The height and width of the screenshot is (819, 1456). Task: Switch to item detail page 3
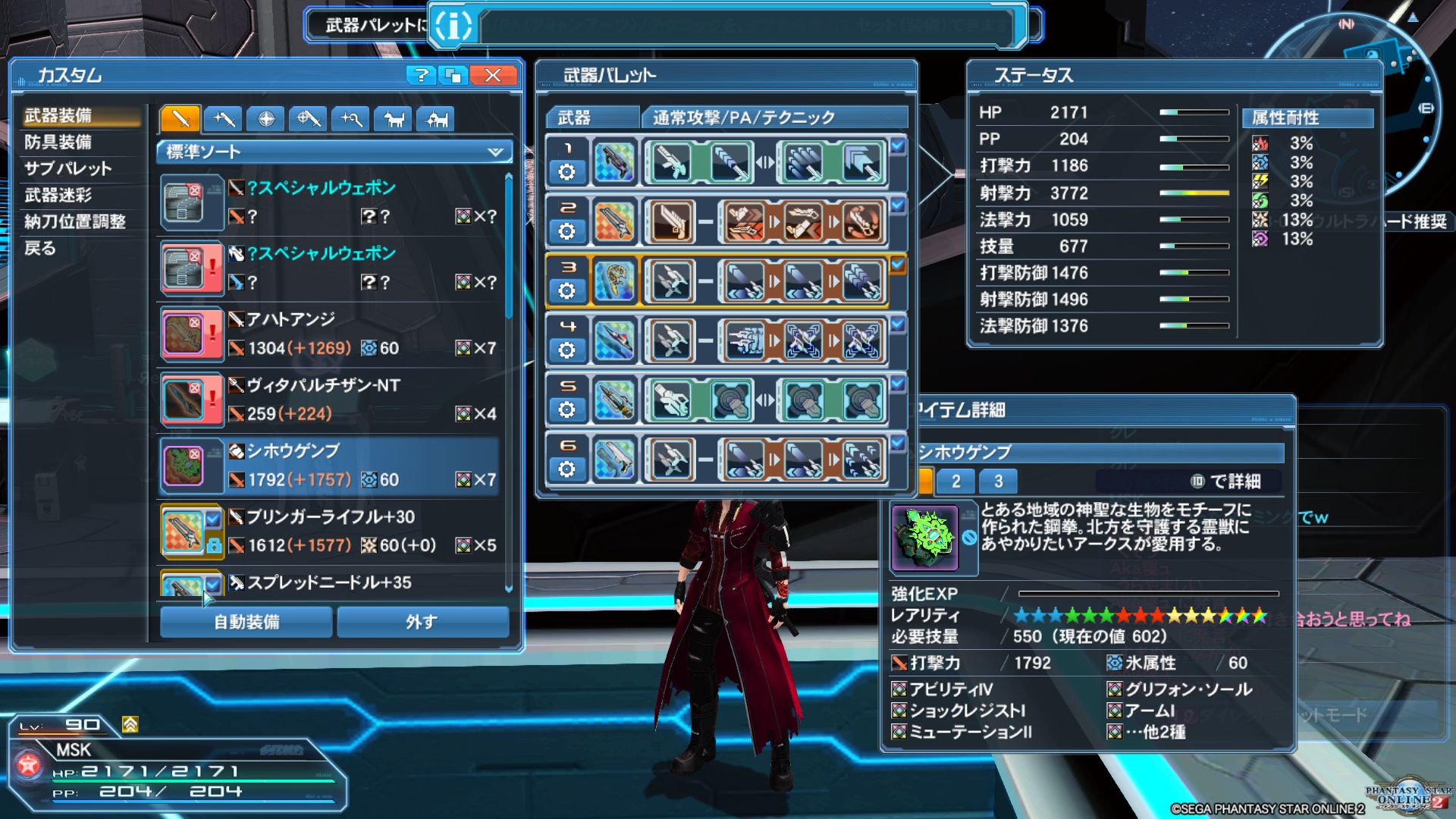pos(998,481)
